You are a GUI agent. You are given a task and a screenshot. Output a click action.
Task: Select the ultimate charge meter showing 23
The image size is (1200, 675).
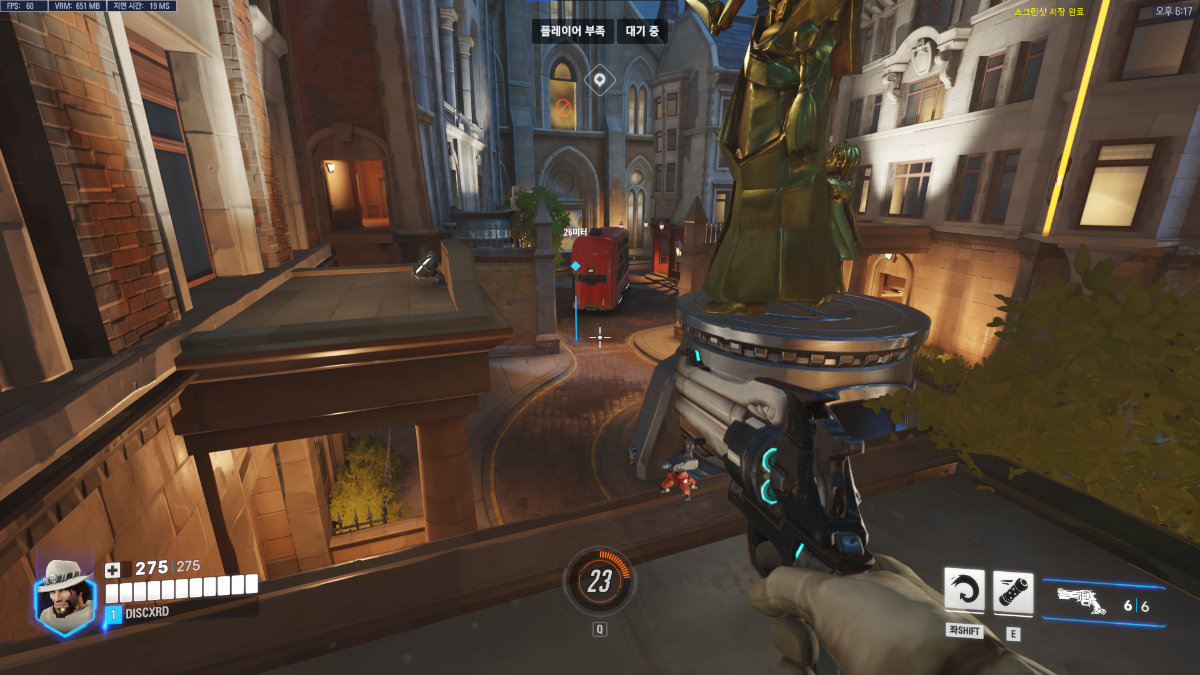click(x=599, y=581)
